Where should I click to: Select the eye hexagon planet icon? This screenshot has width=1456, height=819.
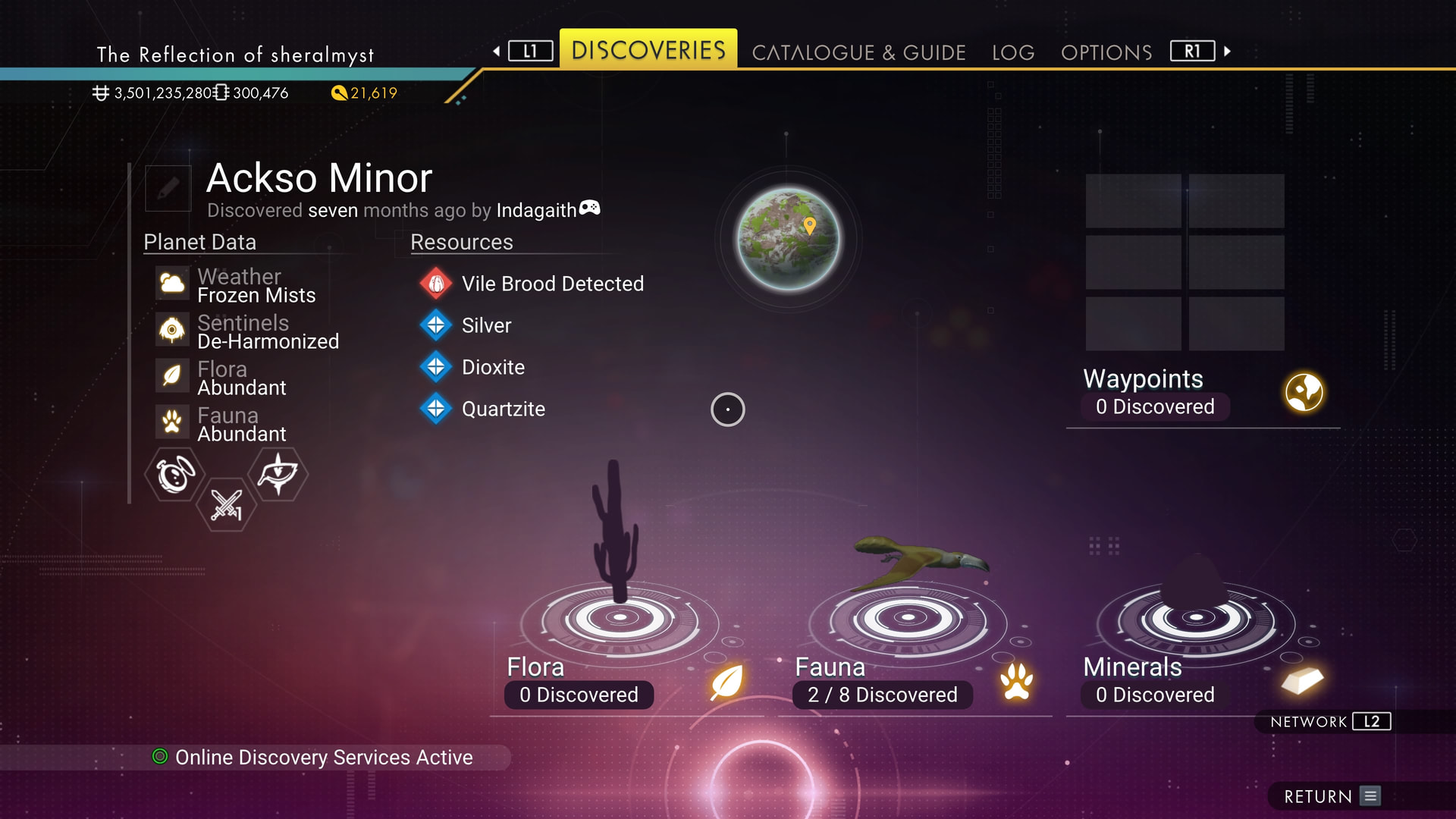(x=278, y=474)
